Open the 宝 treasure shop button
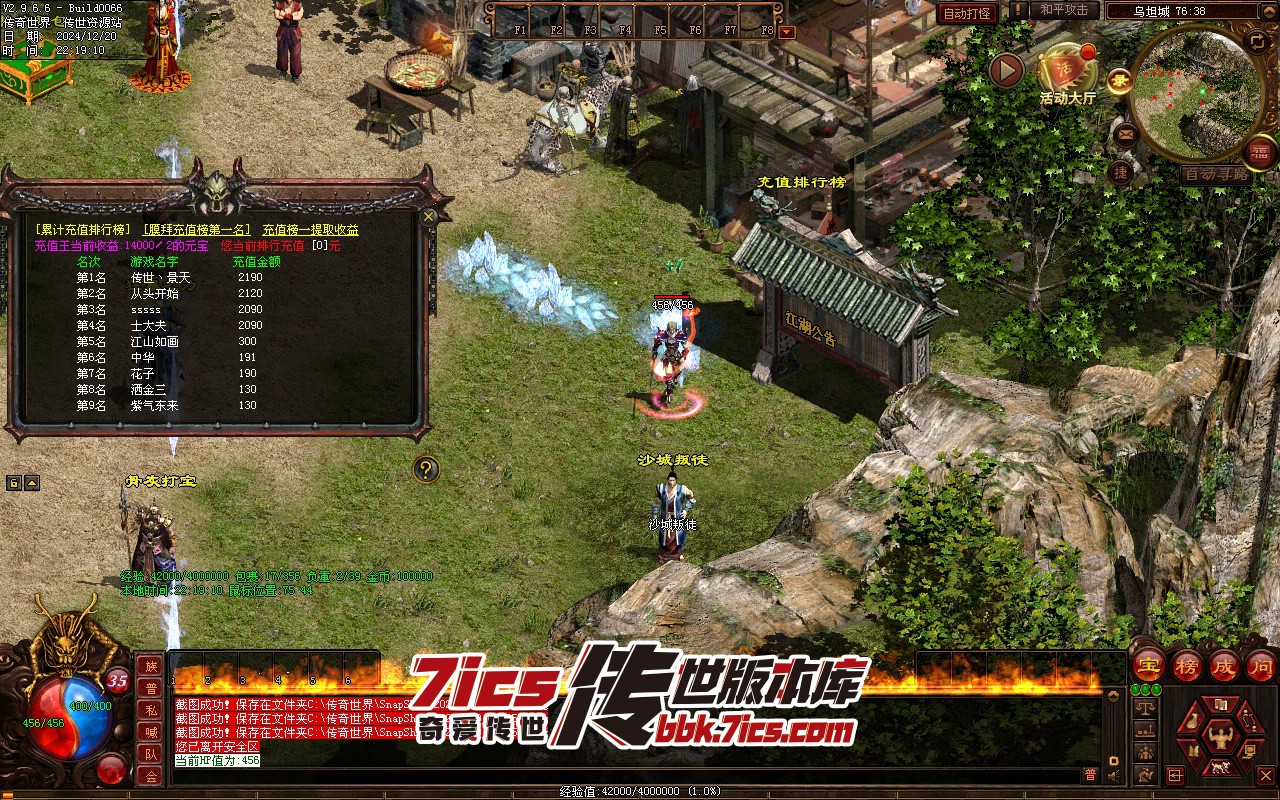The height and width of the screenshot is (800, 1280). [1148, 666]
